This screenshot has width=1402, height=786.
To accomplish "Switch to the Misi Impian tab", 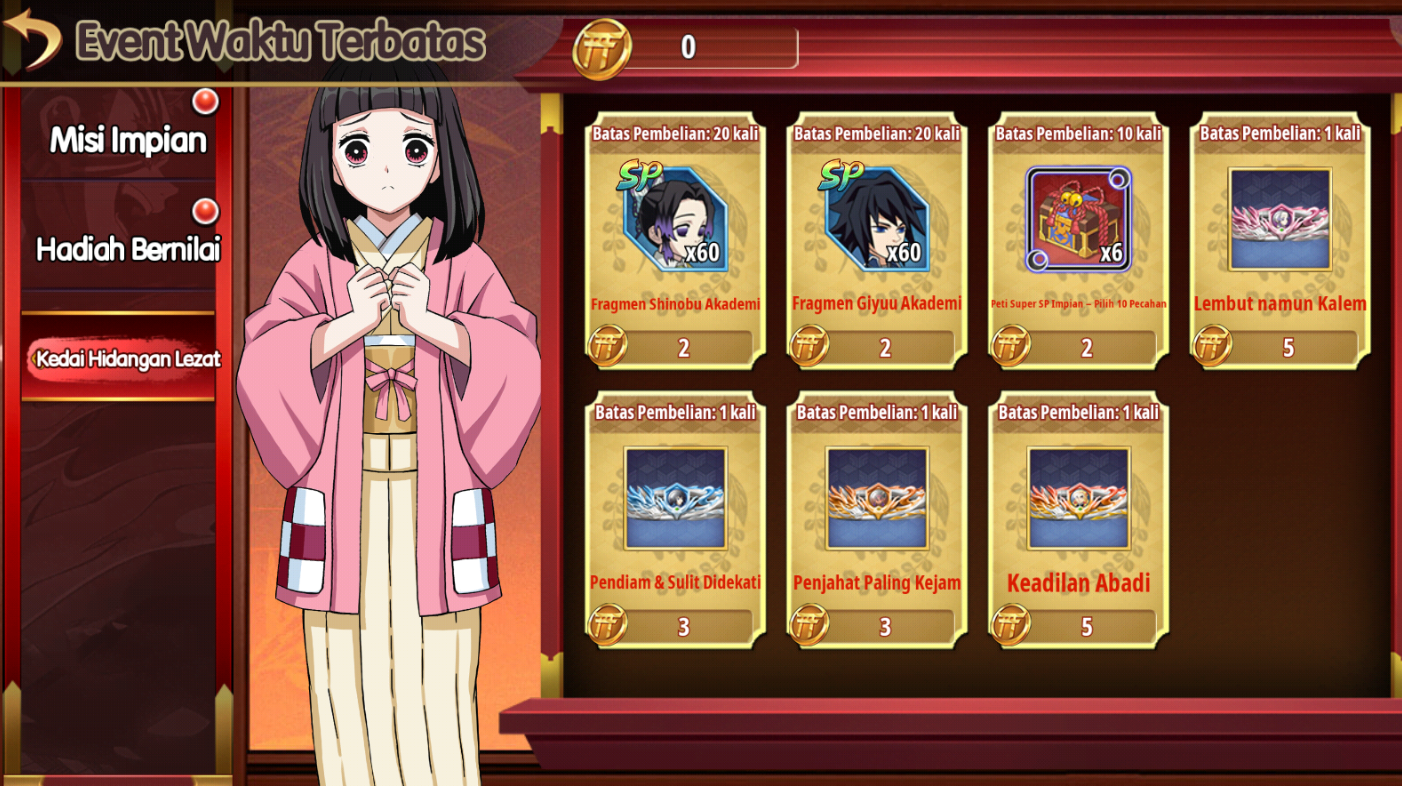I will click(x=128, y=139).
